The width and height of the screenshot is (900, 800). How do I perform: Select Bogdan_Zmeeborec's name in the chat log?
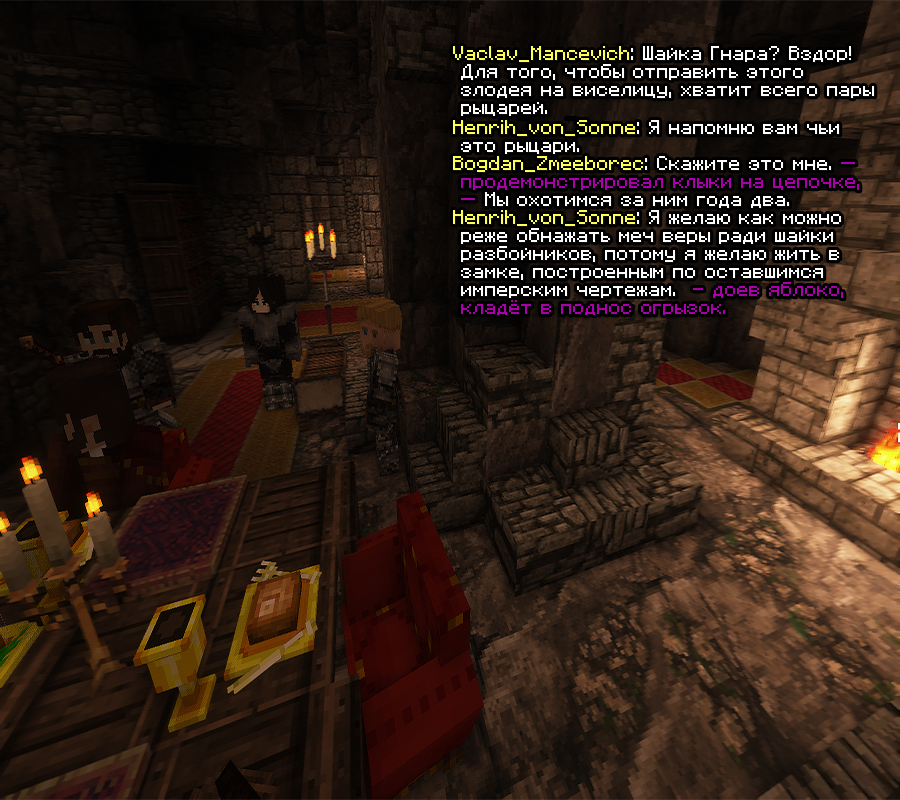tap(549, 163)
